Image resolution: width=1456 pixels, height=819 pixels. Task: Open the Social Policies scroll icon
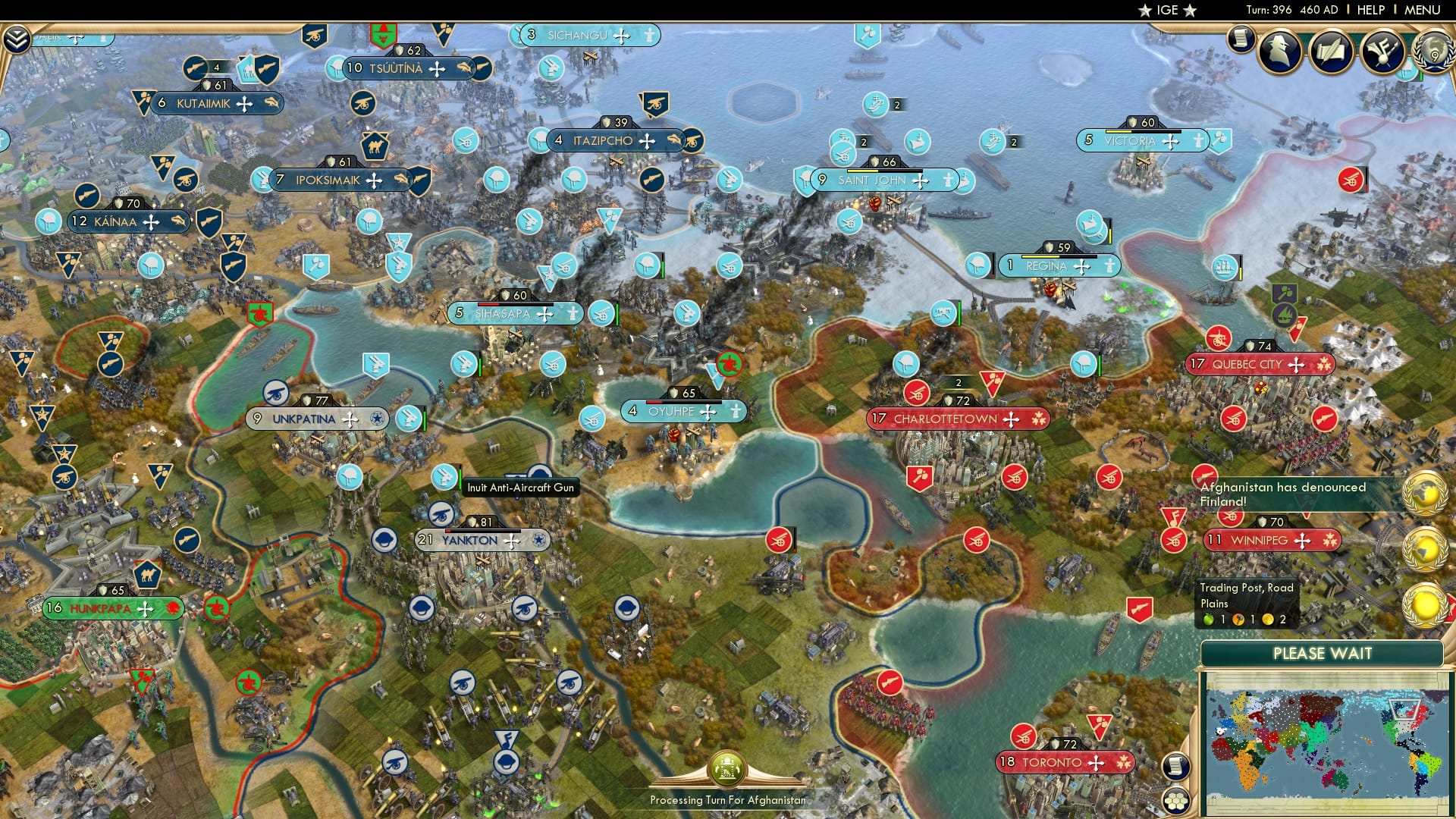tap(1332, 52)
